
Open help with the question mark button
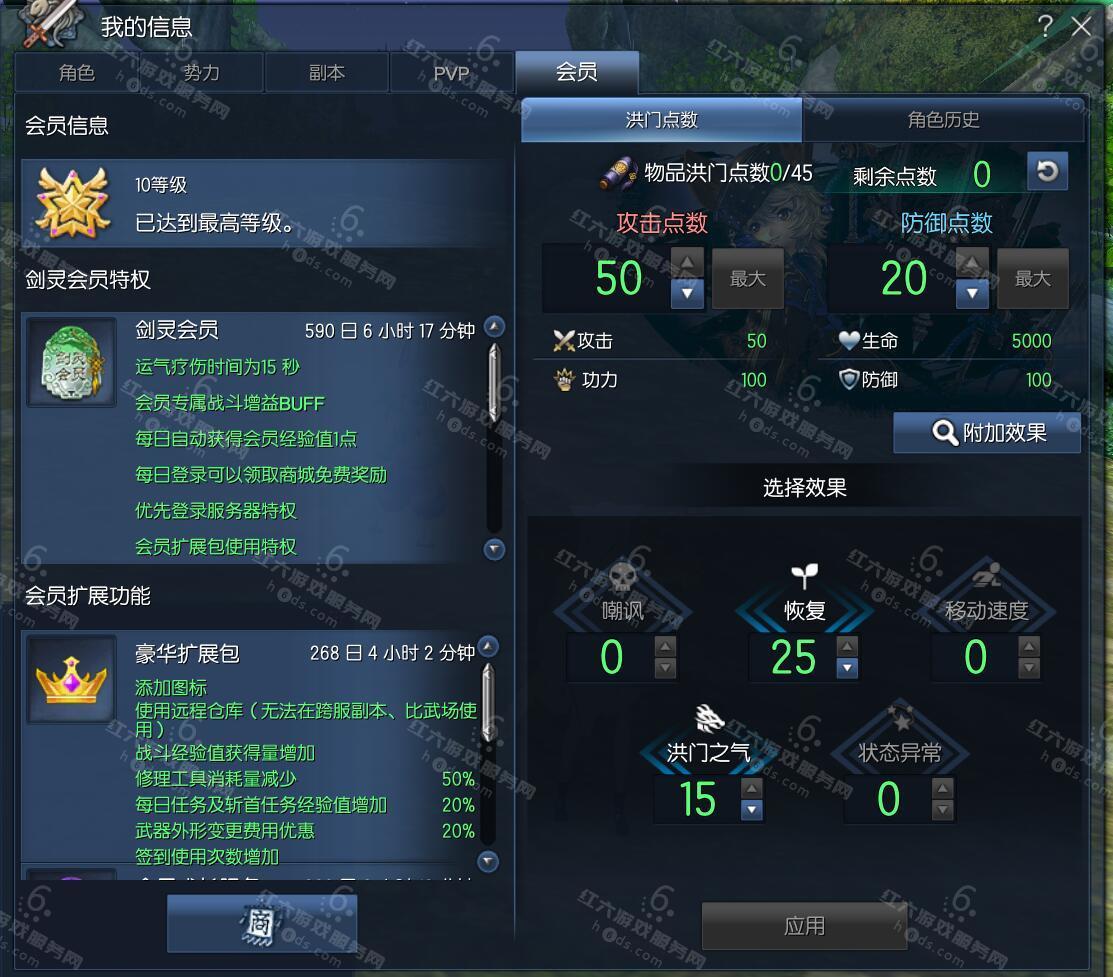click(1045, 27)
